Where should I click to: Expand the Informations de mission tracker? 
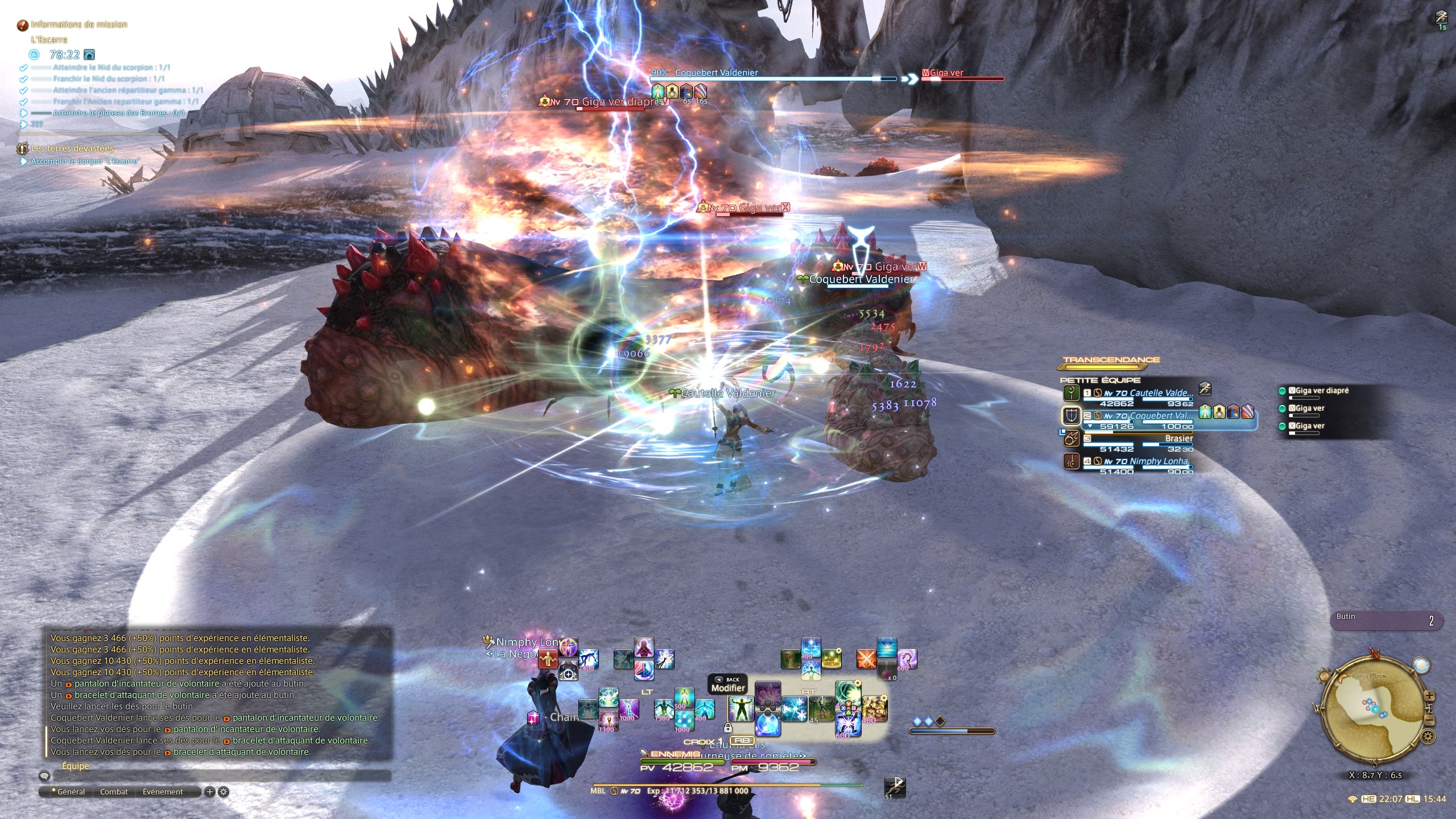pos(78,24)
